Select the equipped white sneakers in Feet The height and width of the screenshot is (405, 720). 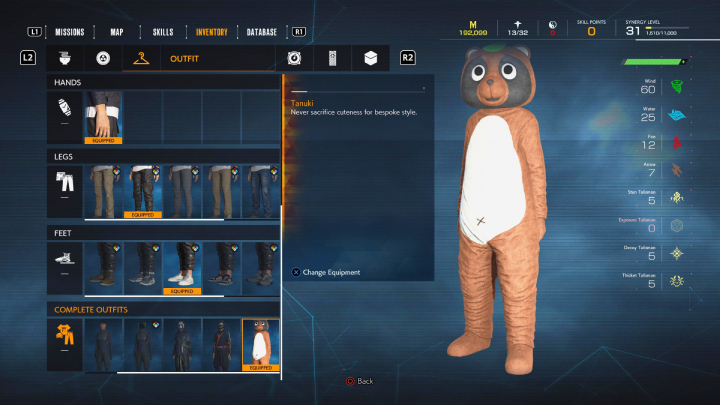coord(181,268)
